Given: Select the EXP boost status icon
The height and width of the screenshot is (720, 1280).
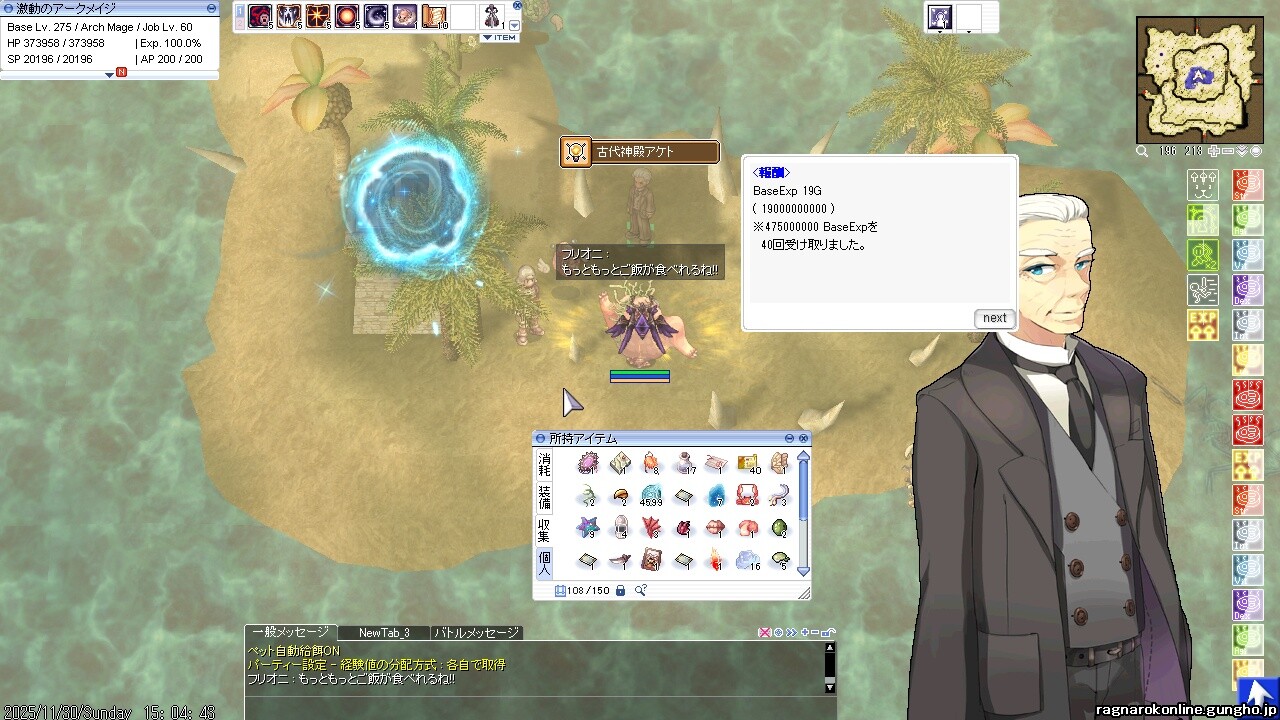Looking at the screenshot, I should tap(1202, 324).
